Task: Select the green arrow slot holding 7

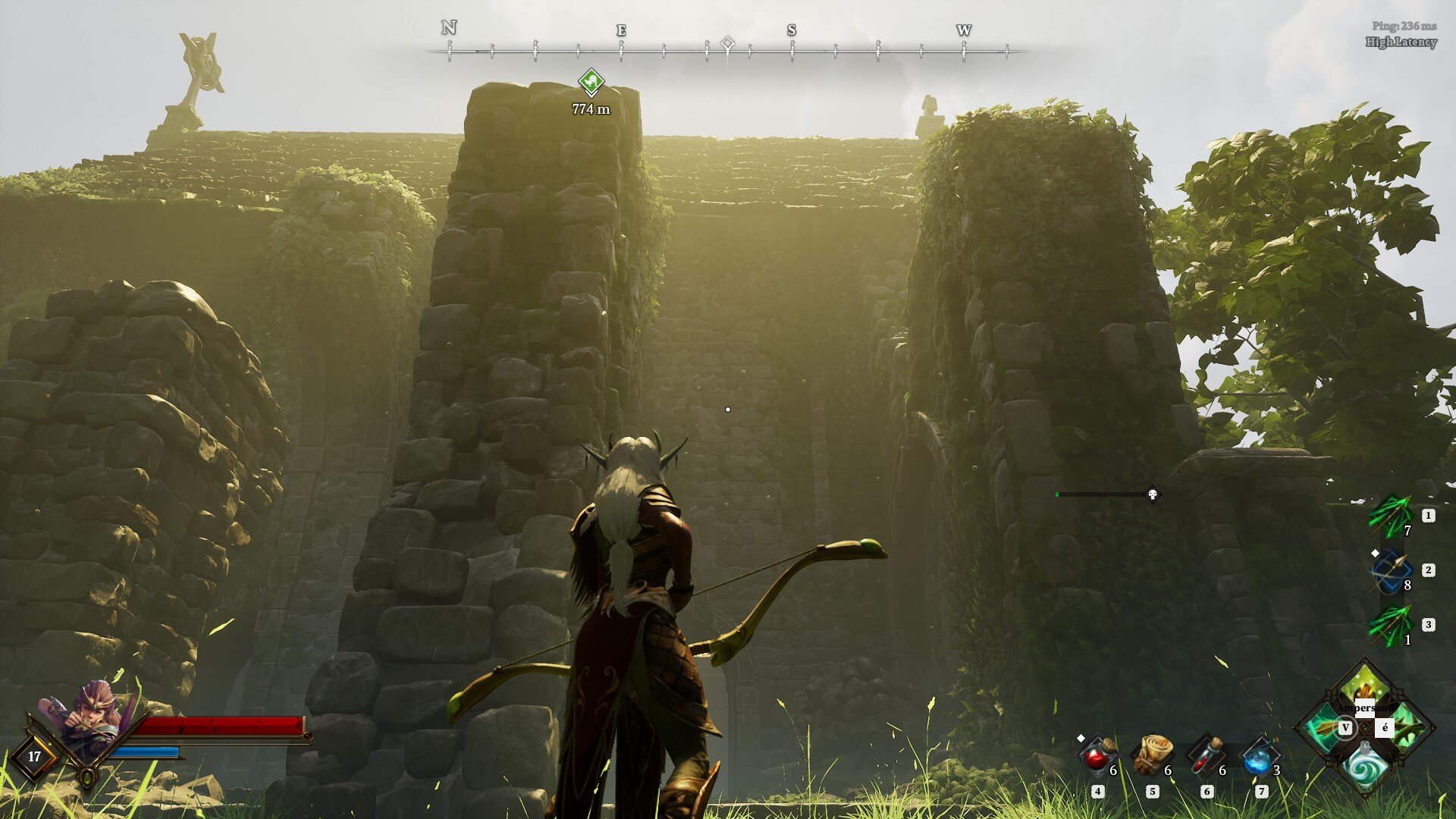Action: (1391, 516)
